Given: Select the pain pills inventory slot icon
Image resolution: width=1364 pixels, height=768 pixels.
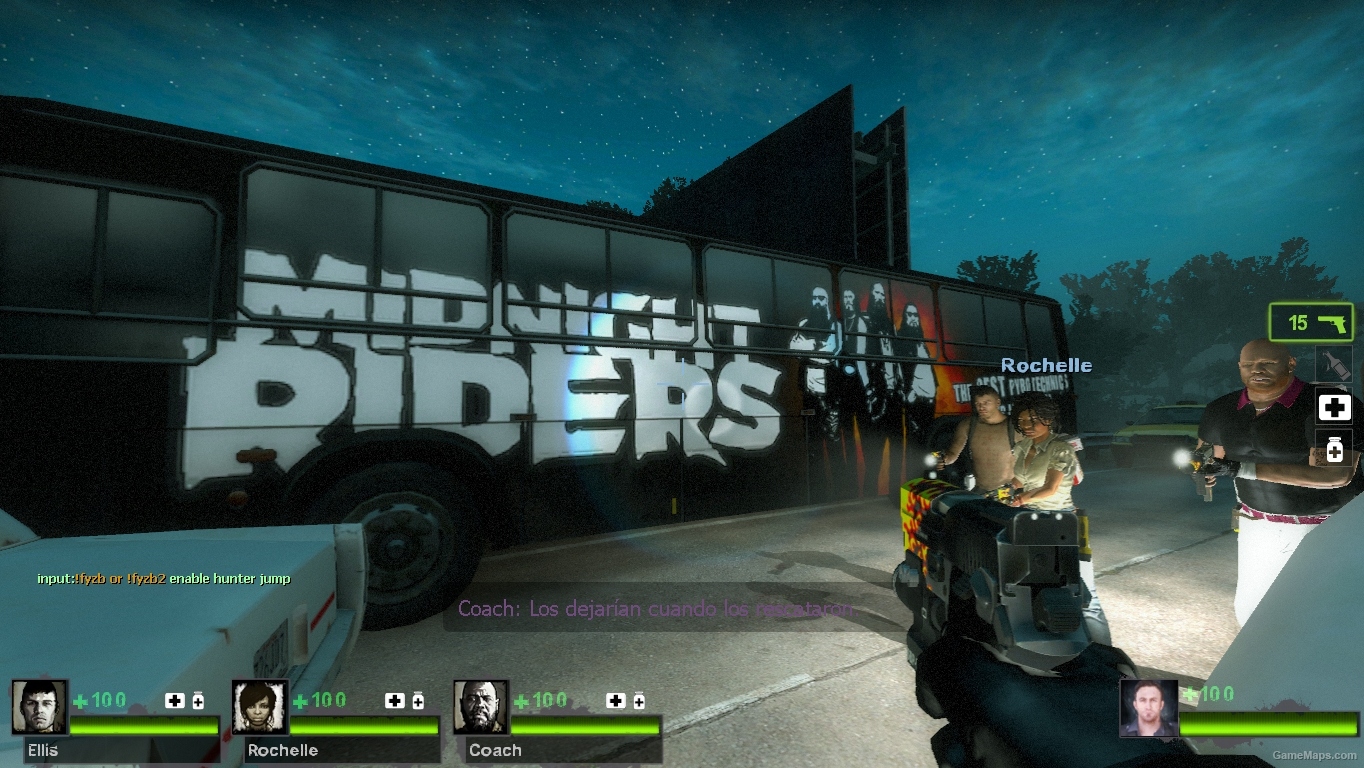Looking at the screenshot, I should point(1334,450).
